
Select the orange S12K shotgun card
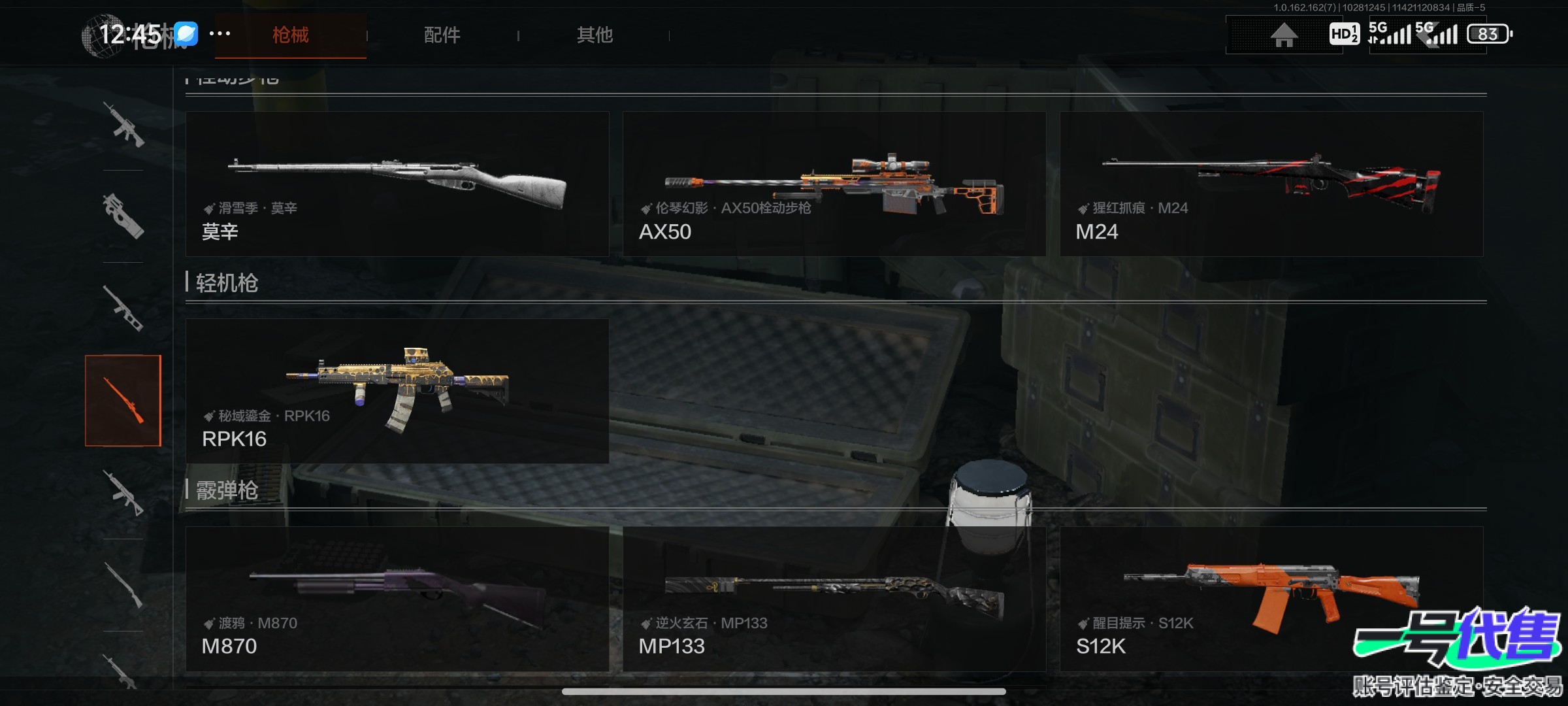(1271, 599)
